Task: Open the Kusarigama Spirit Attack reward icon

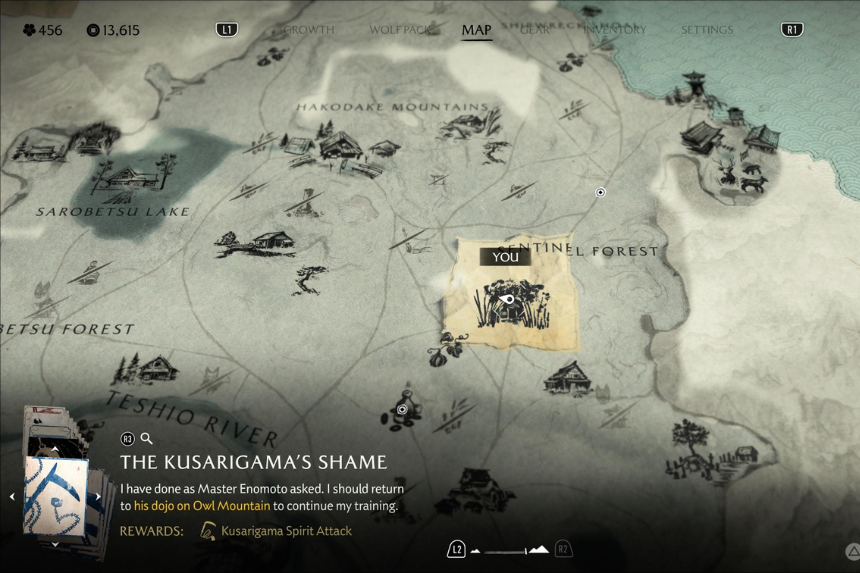Action: coord(209,531)
